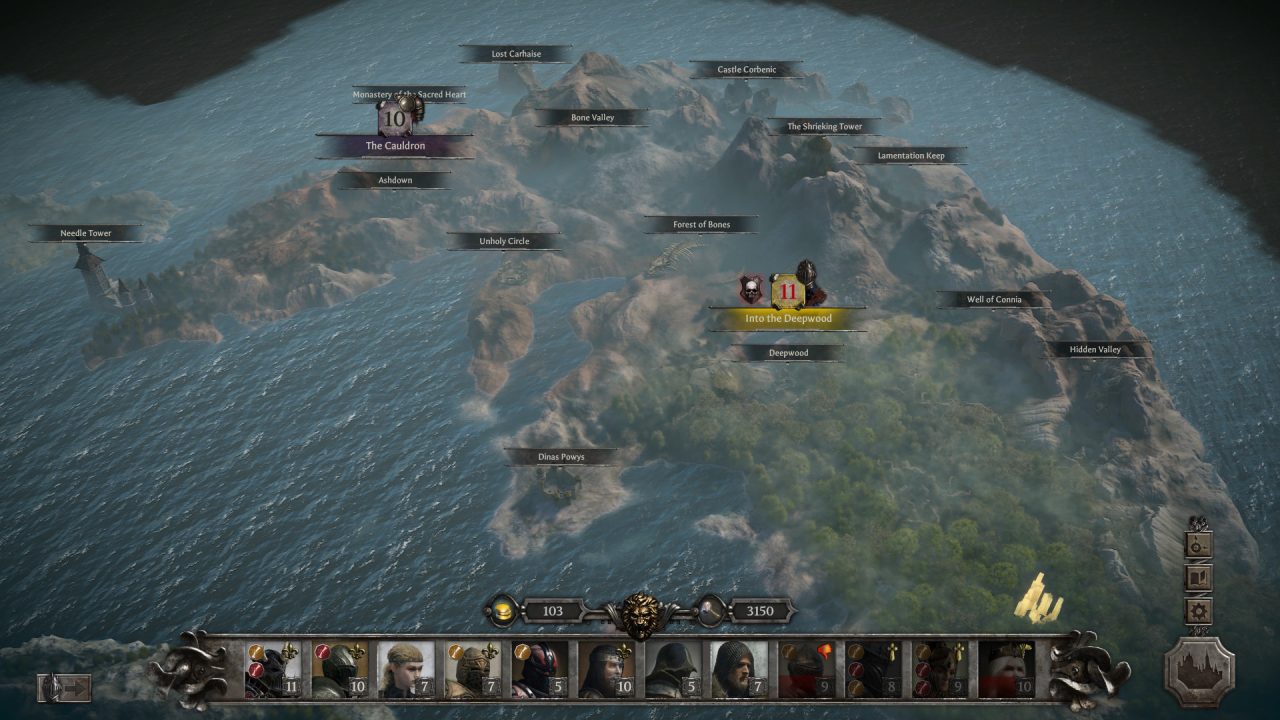
Task: Choose the Well of Connia label
Action: 994,300
